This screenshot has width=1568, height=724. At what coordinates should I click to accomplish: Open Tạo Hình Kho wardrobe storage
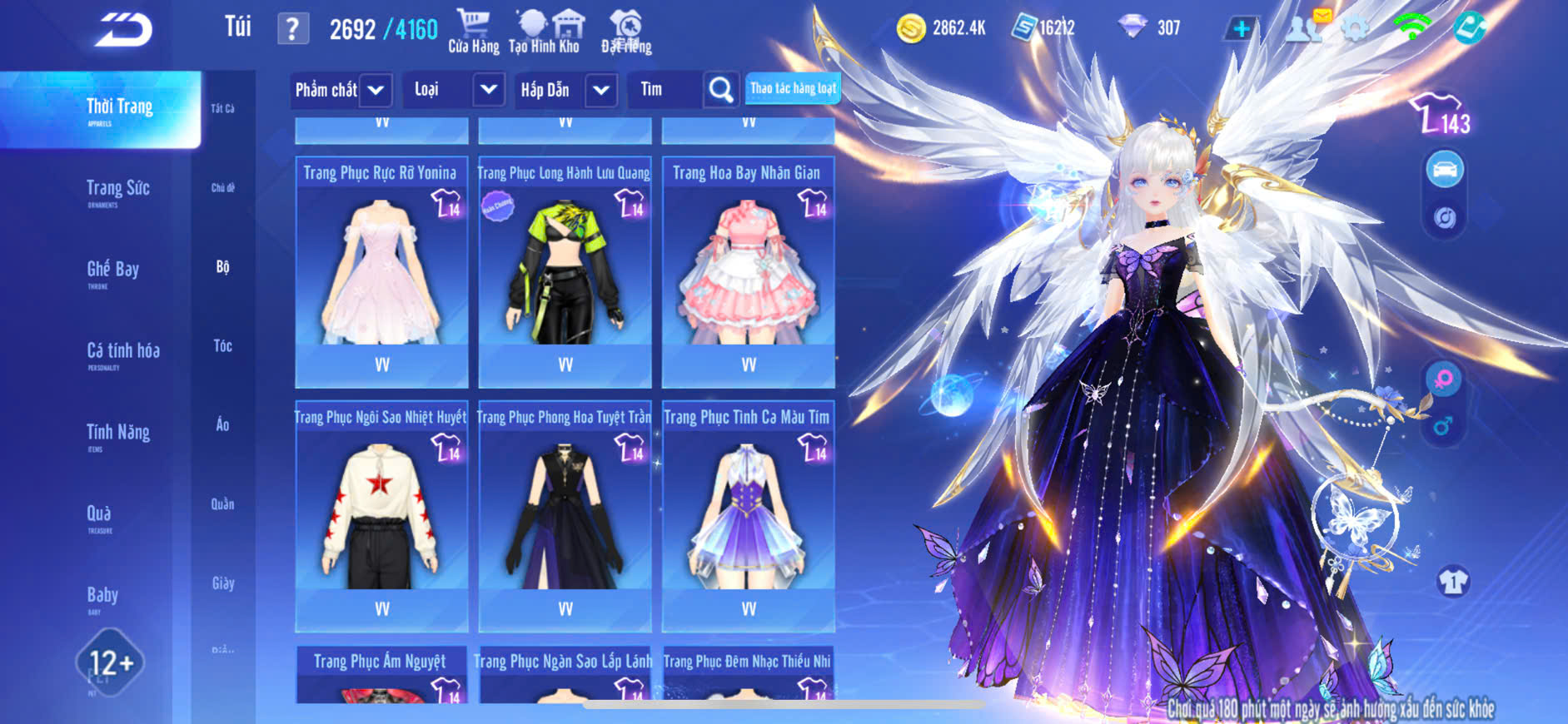pos(545,32)
